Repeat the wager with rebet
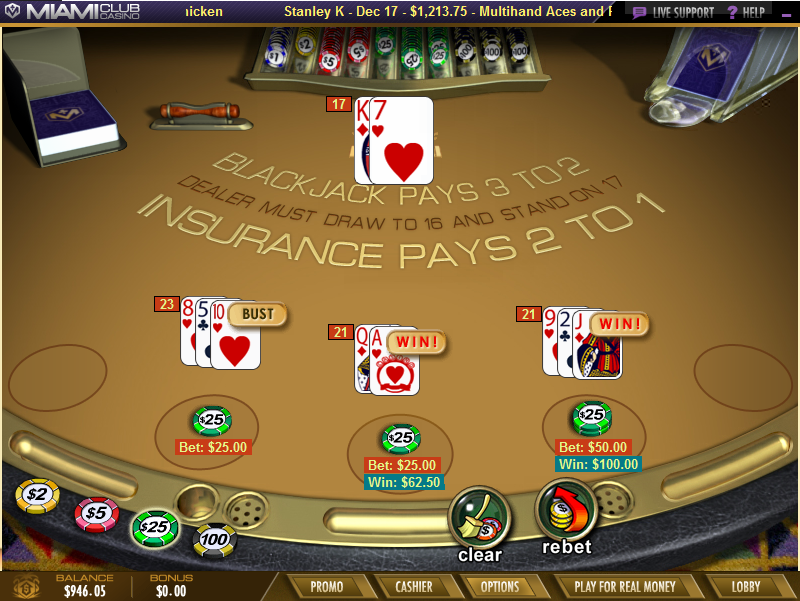 click(x=566, y=512)
